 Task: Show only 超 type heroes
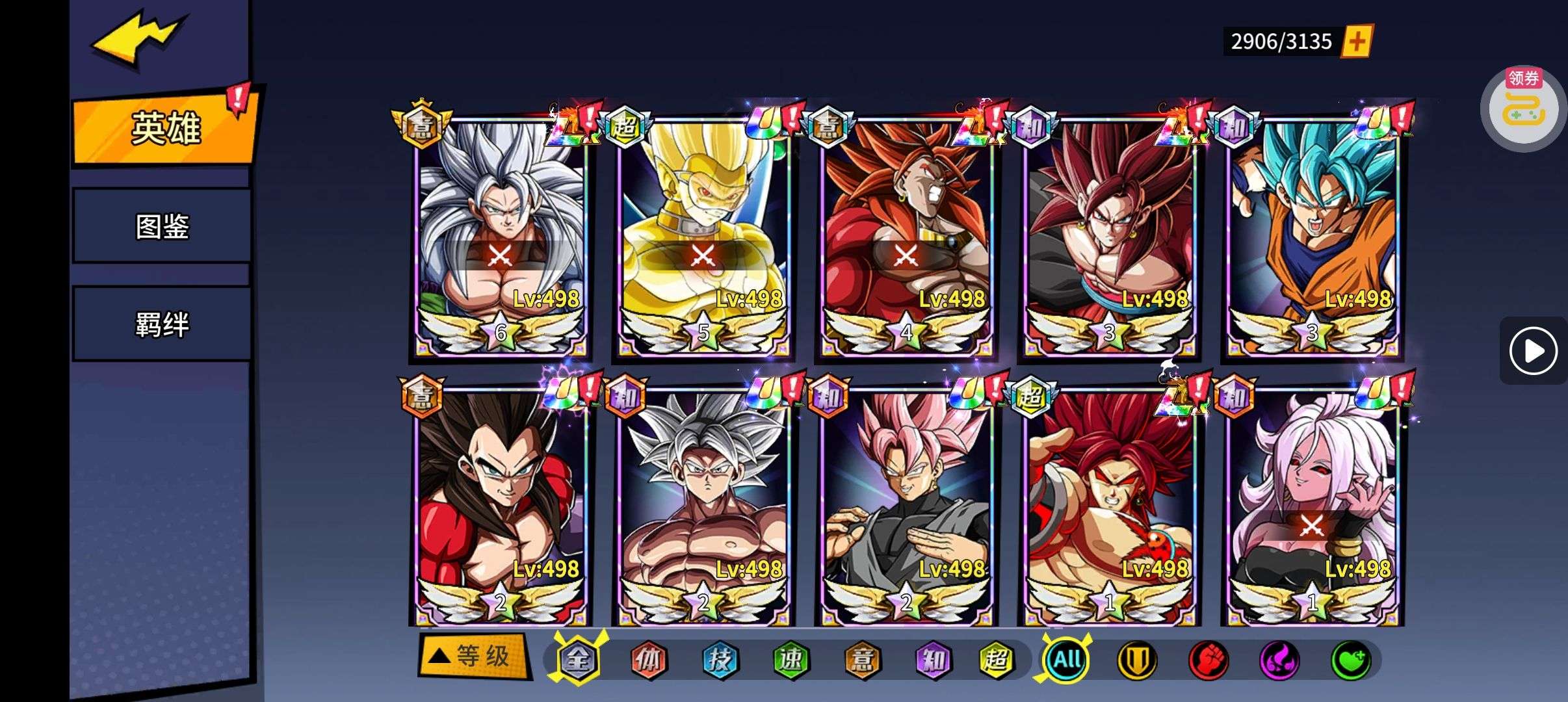(996, 660)
